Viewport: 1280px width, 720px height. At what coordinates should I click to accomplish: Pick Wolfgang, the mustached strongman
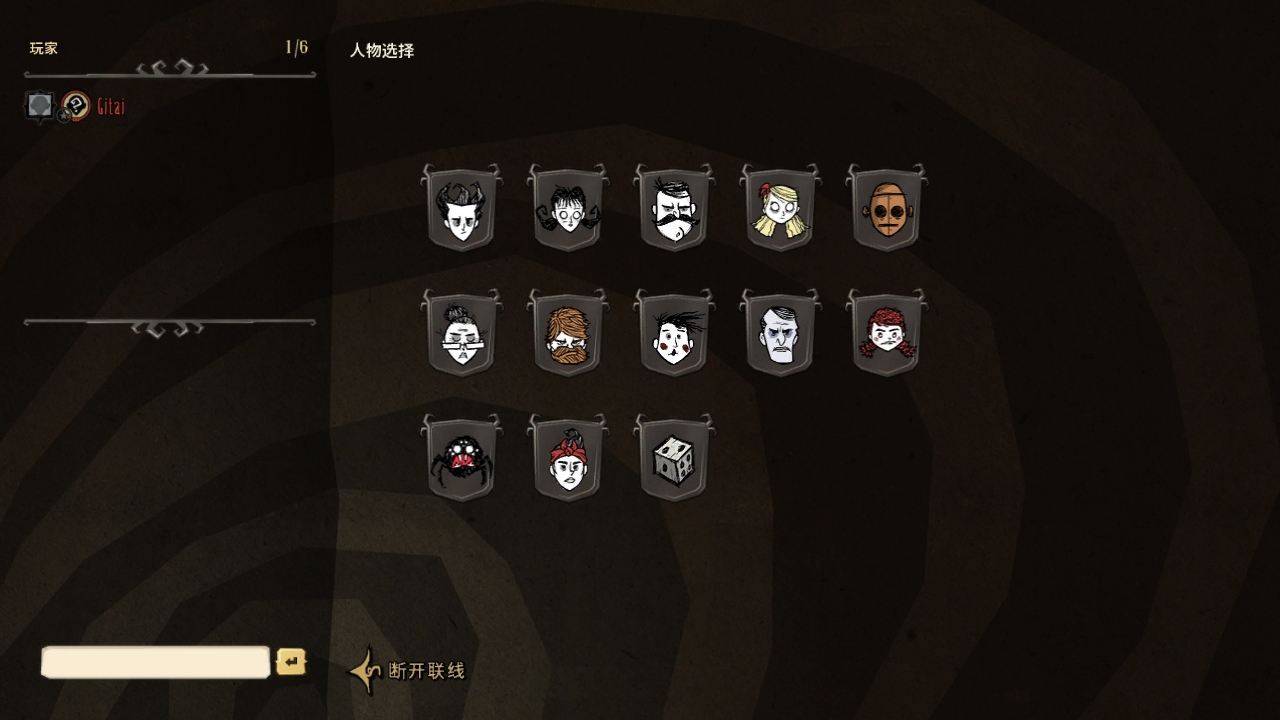(674, 209)
